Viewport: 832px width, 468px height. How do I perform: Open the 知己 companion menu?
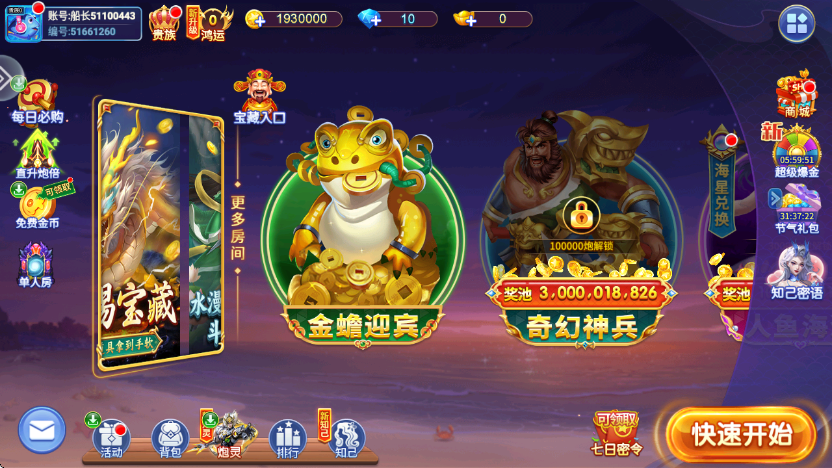click(x=346, y=437)
